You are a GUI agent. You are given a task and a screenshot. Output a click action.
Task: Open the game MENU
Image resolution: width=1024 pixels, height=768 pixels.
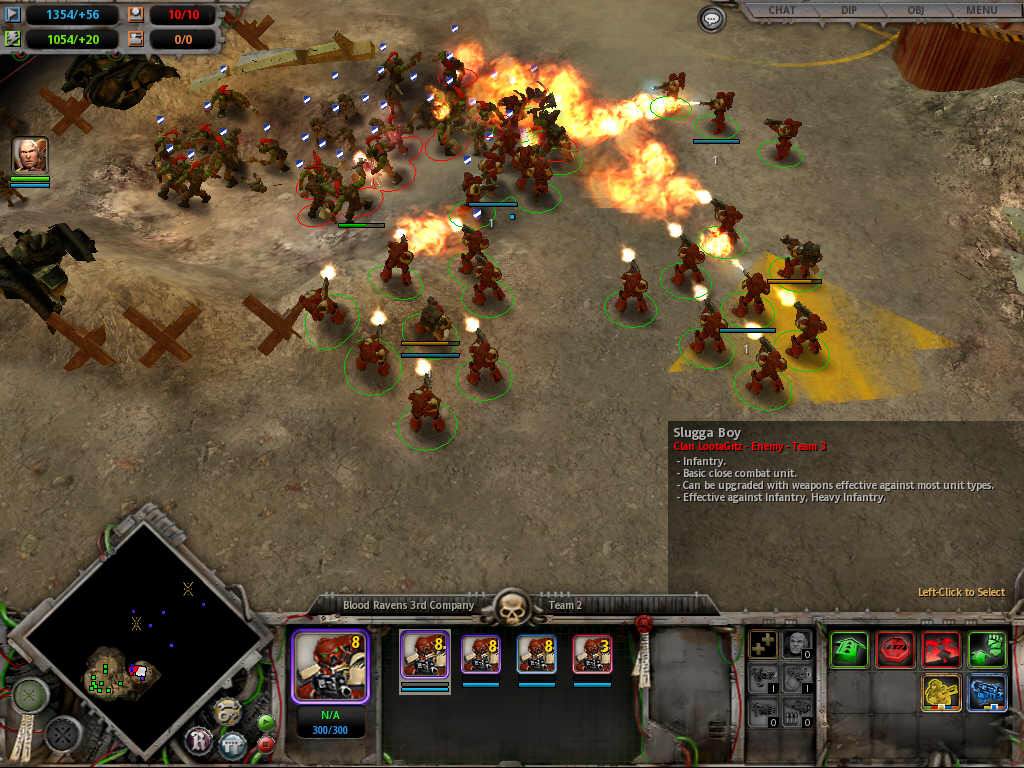click(x=981, y=11)
